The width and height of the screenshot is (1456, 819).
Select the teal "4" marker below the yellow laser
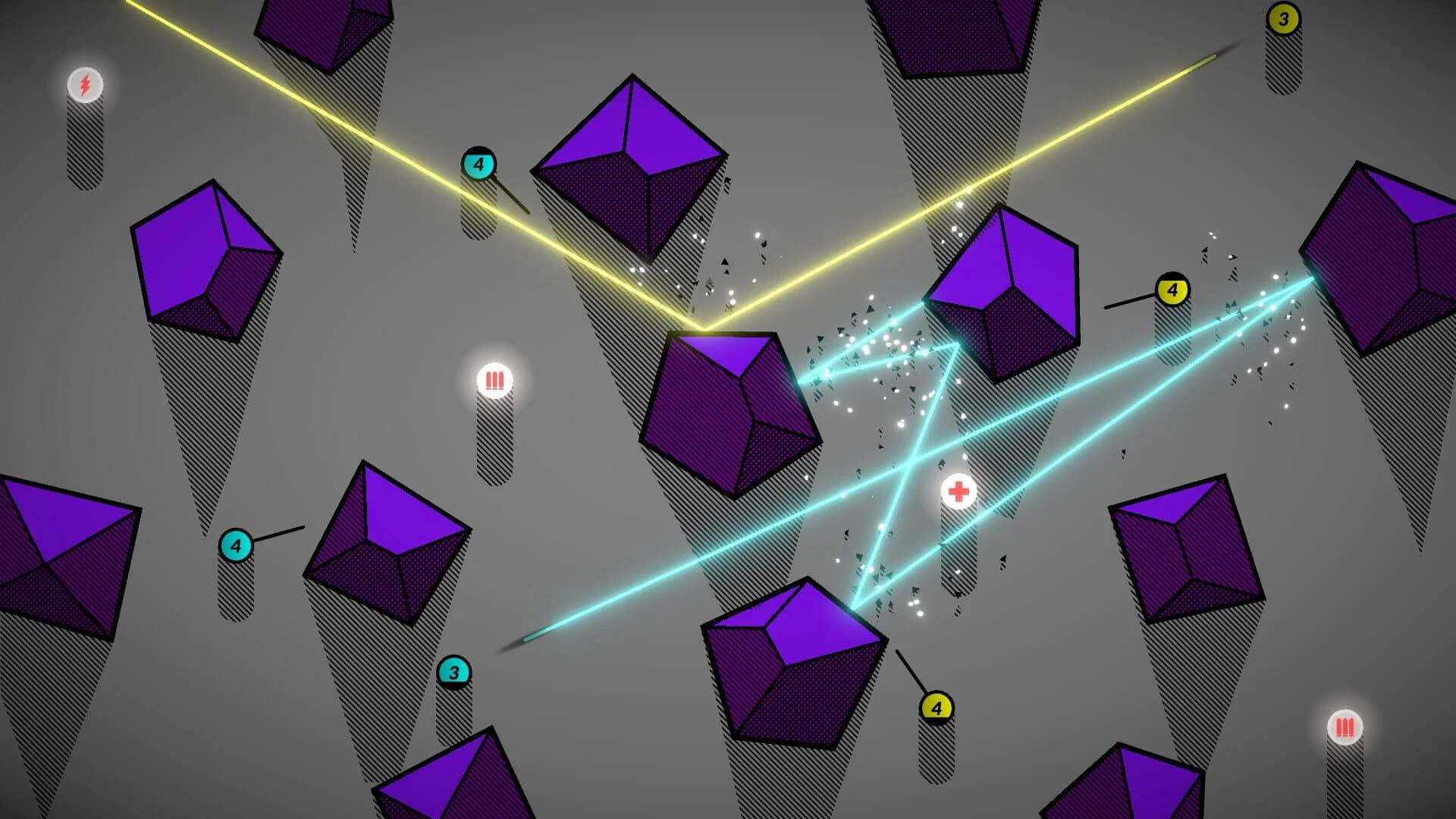(478, 163)
